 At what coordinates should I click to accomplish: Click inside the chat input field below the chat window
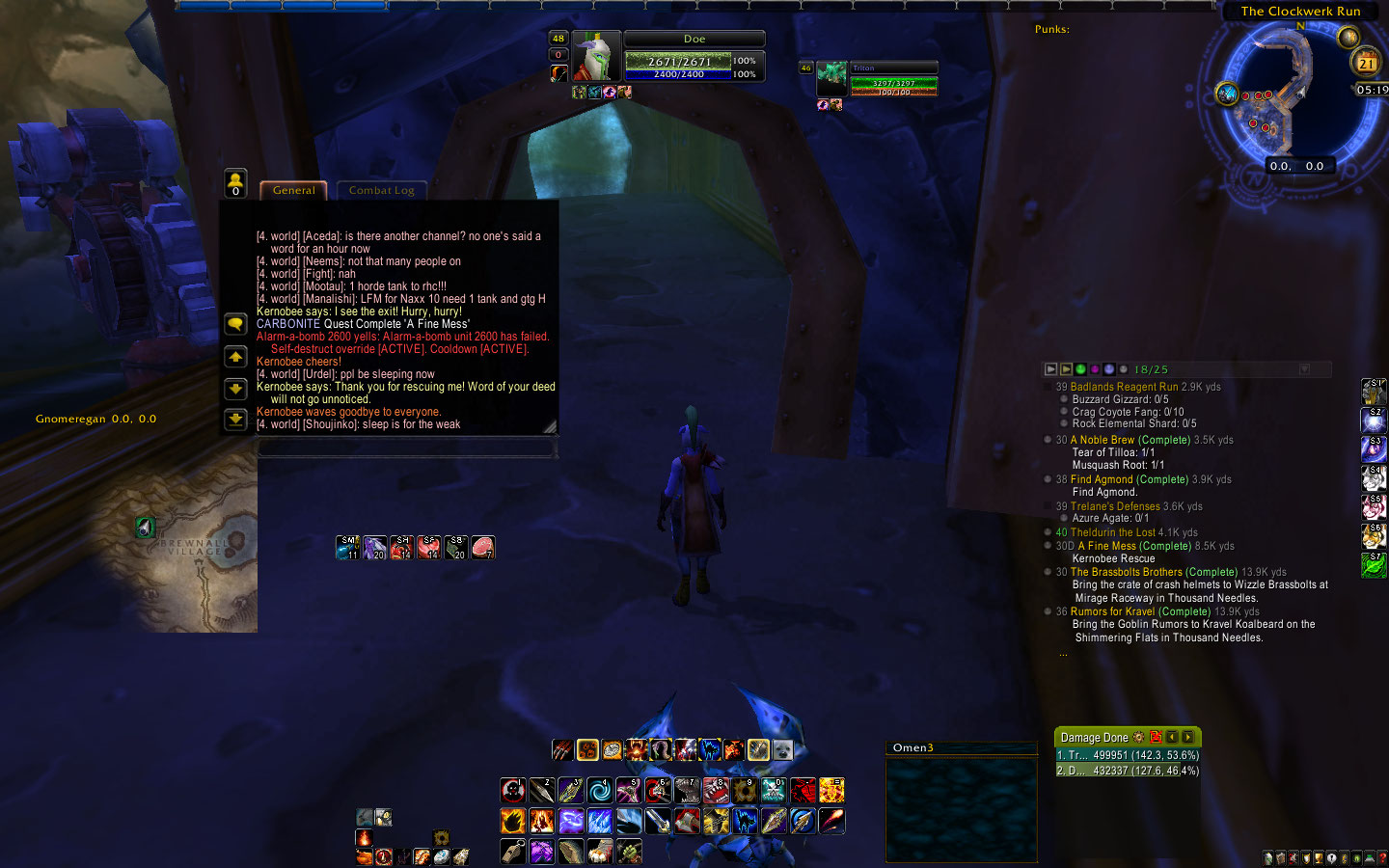click(x=405, y=447)
